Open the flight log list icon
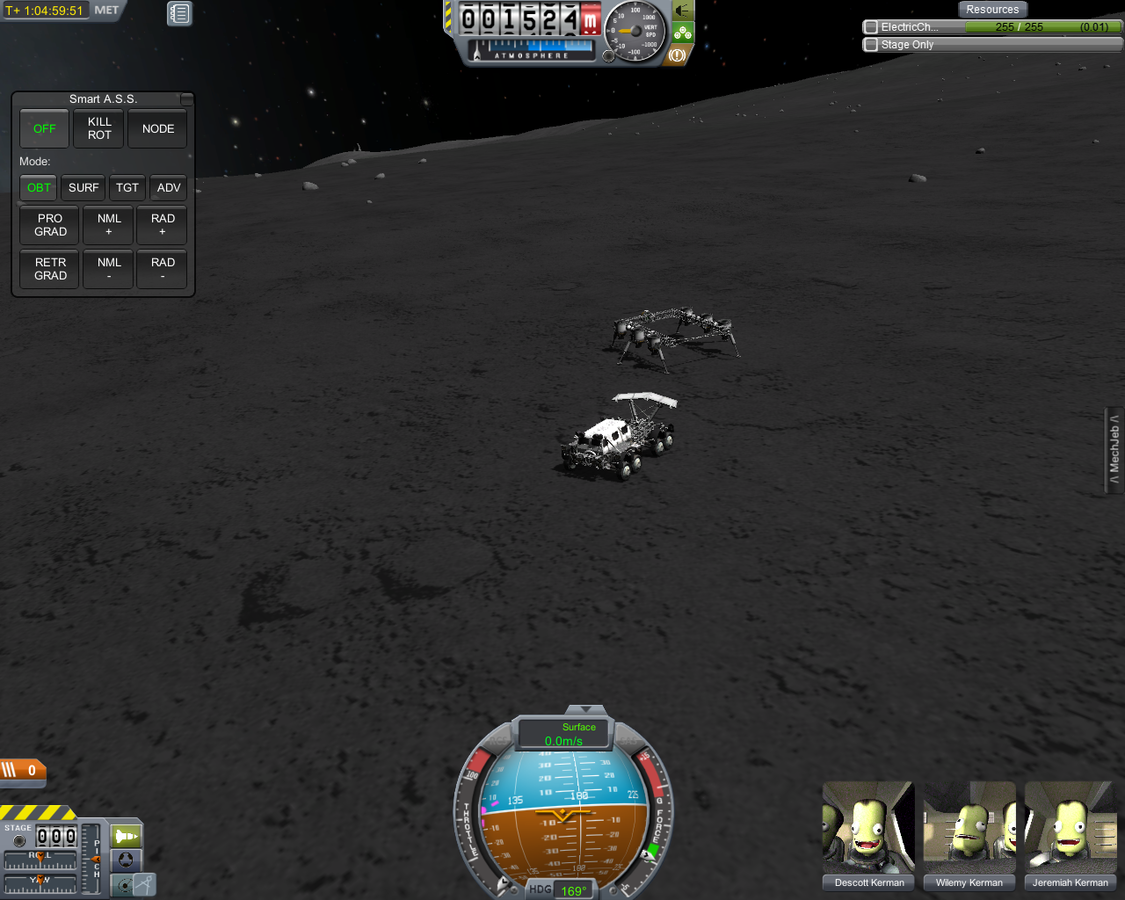This screenshot has width=1125, height=900. click(179, 13)
